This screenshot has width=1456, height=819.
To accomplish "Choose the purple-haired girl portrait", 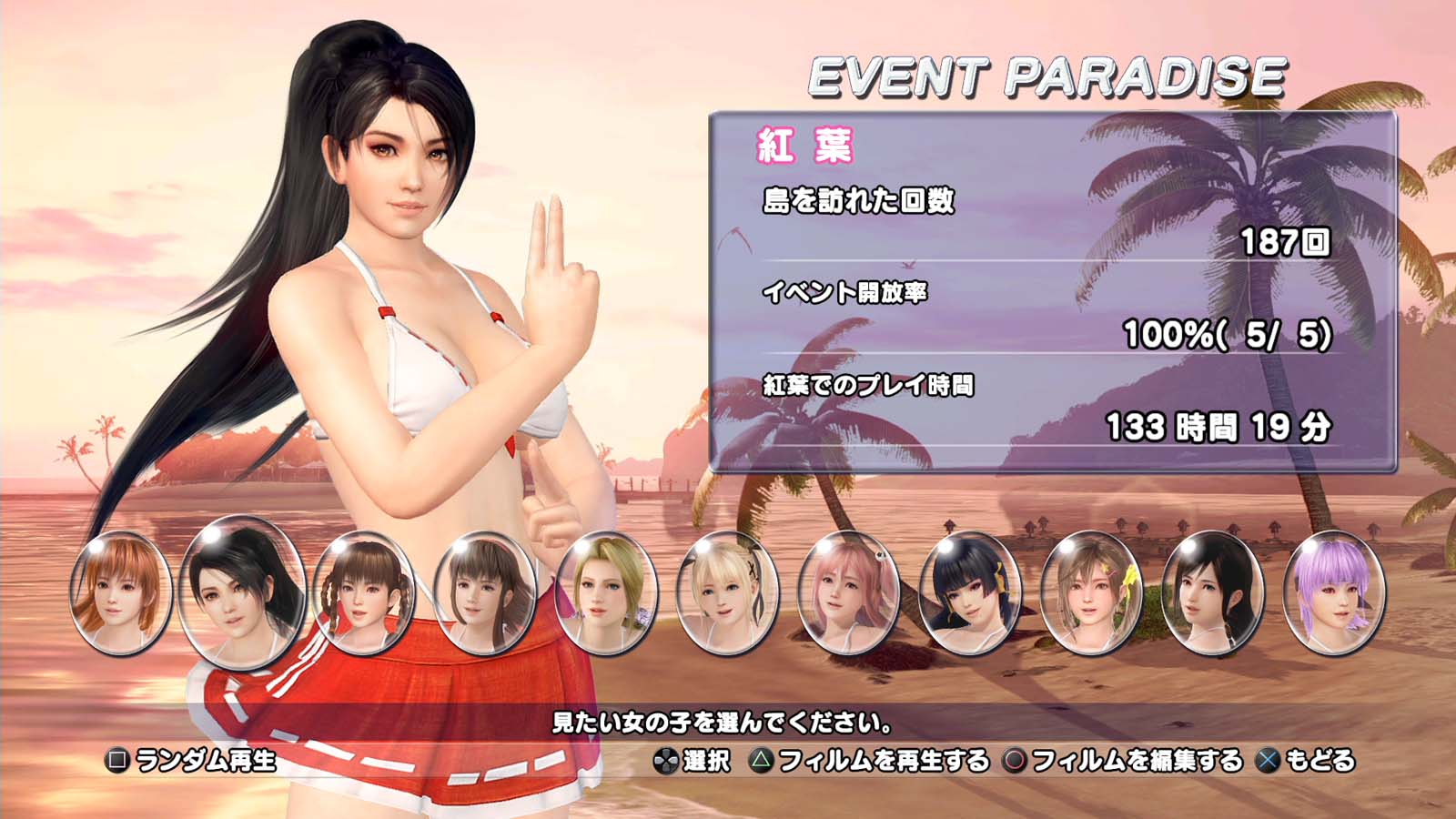I will [1334, 593].
